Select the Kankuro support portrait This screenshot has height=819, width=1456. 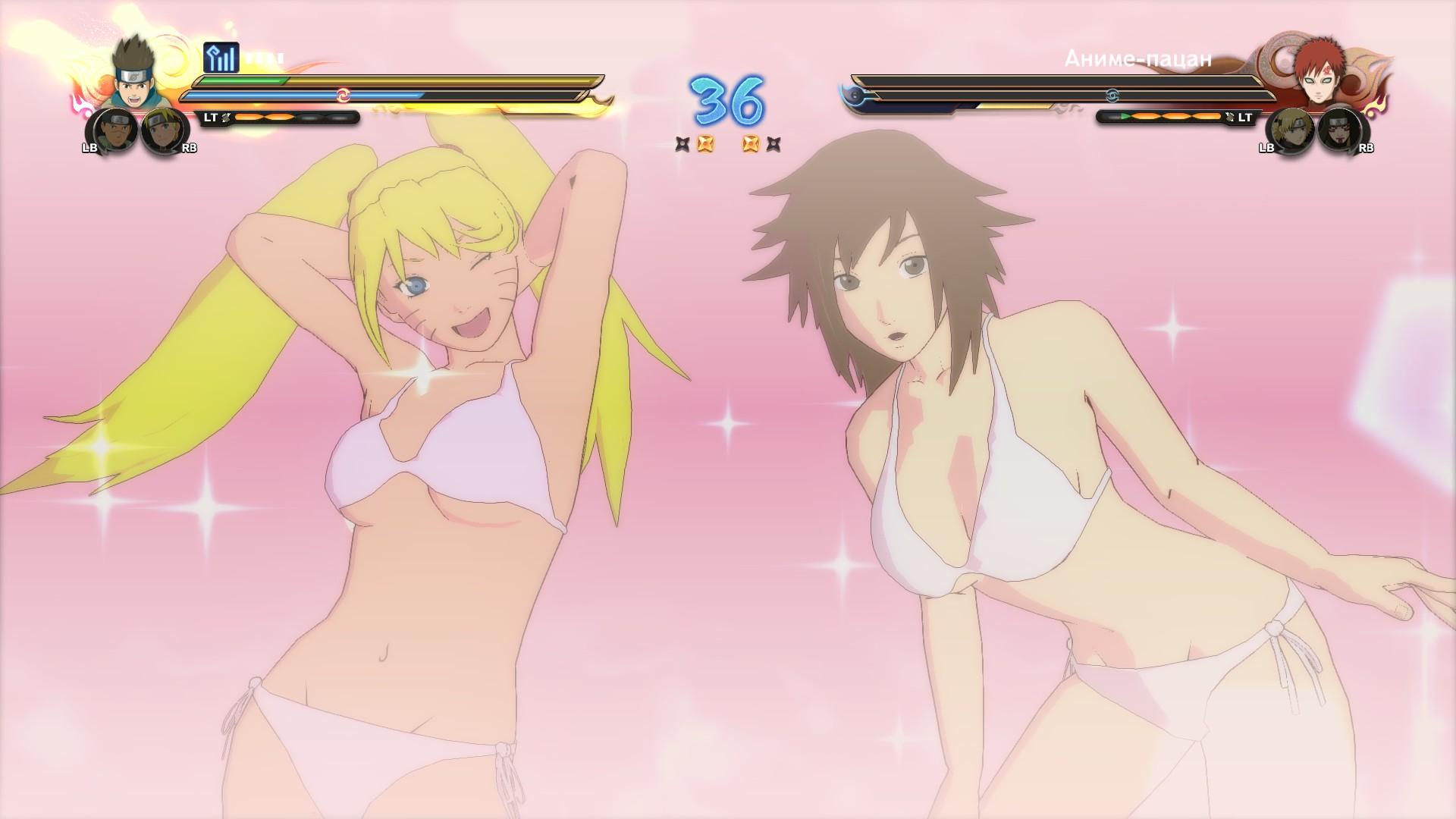1341,131
